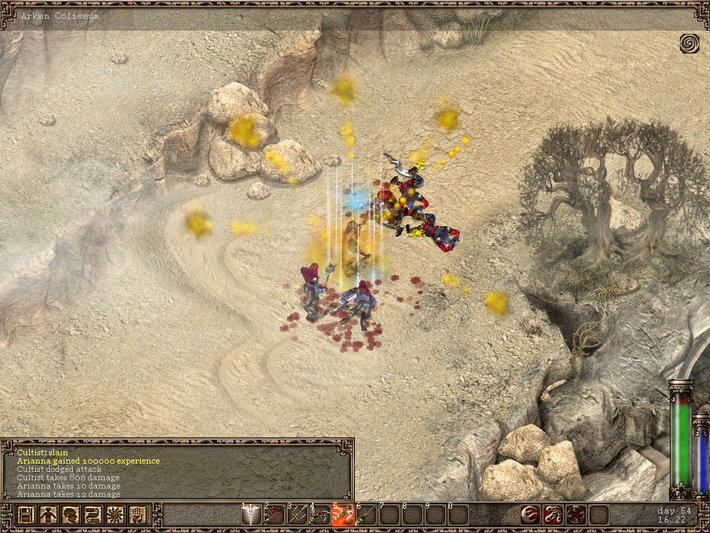710x533 pixels.
Task: Select the staff in hotbar slot 6
Action: 366,515
